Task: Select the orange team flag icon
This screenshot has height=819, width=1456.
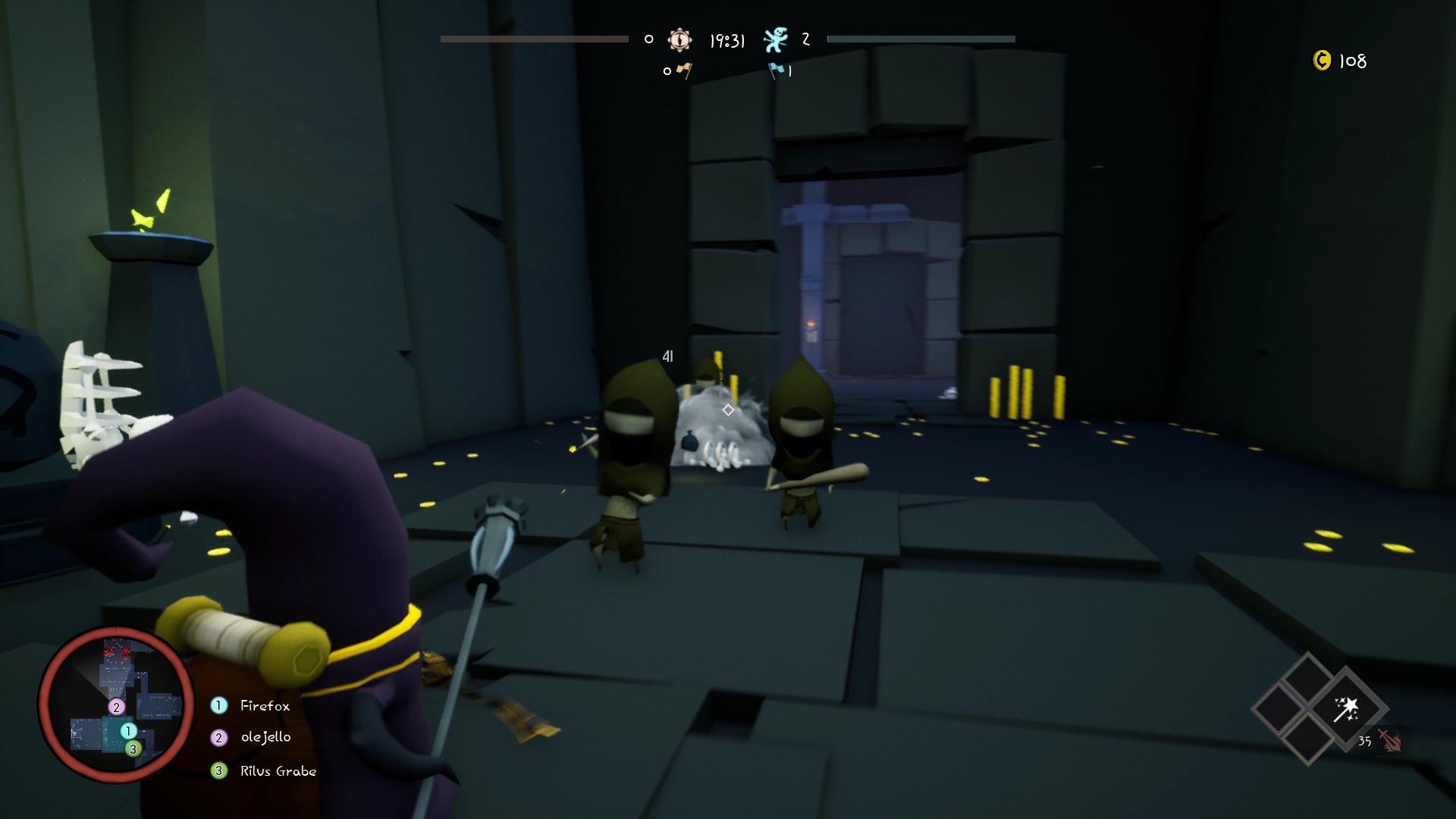Action: (683, 72)
